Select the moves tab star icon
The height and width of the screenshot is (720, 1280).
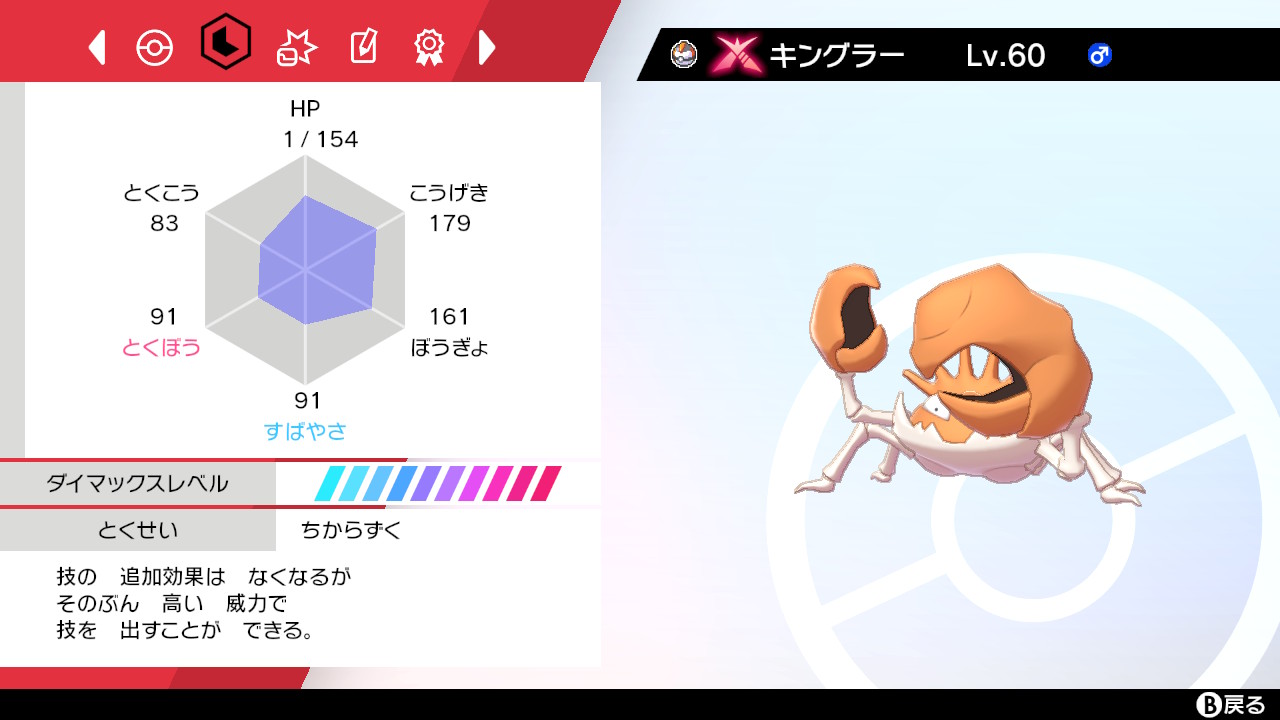click(296, 45)
